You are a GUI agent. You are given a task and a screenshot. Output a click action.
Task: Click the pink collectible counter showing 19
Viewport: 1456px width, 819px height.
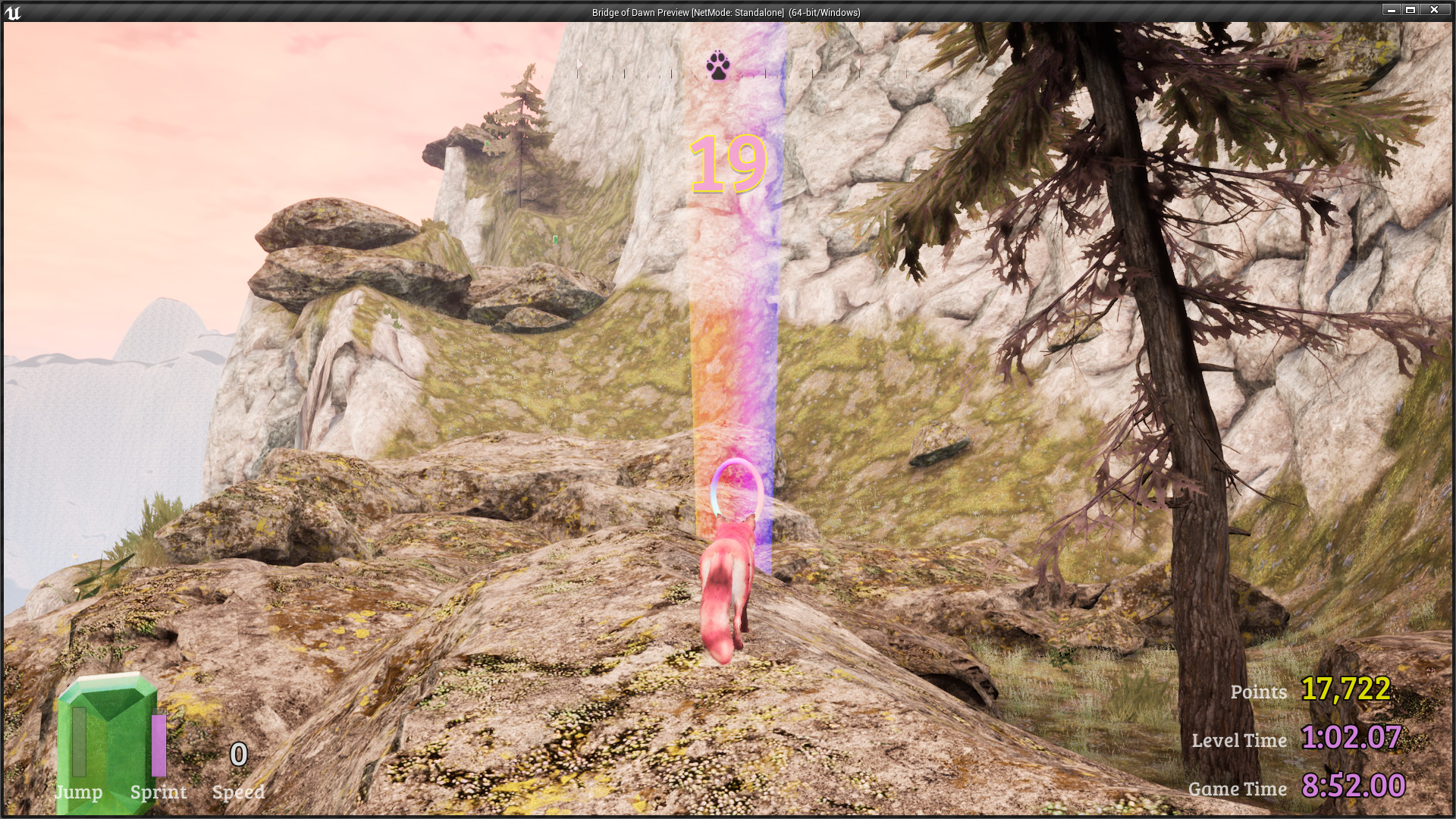[730, 165]
